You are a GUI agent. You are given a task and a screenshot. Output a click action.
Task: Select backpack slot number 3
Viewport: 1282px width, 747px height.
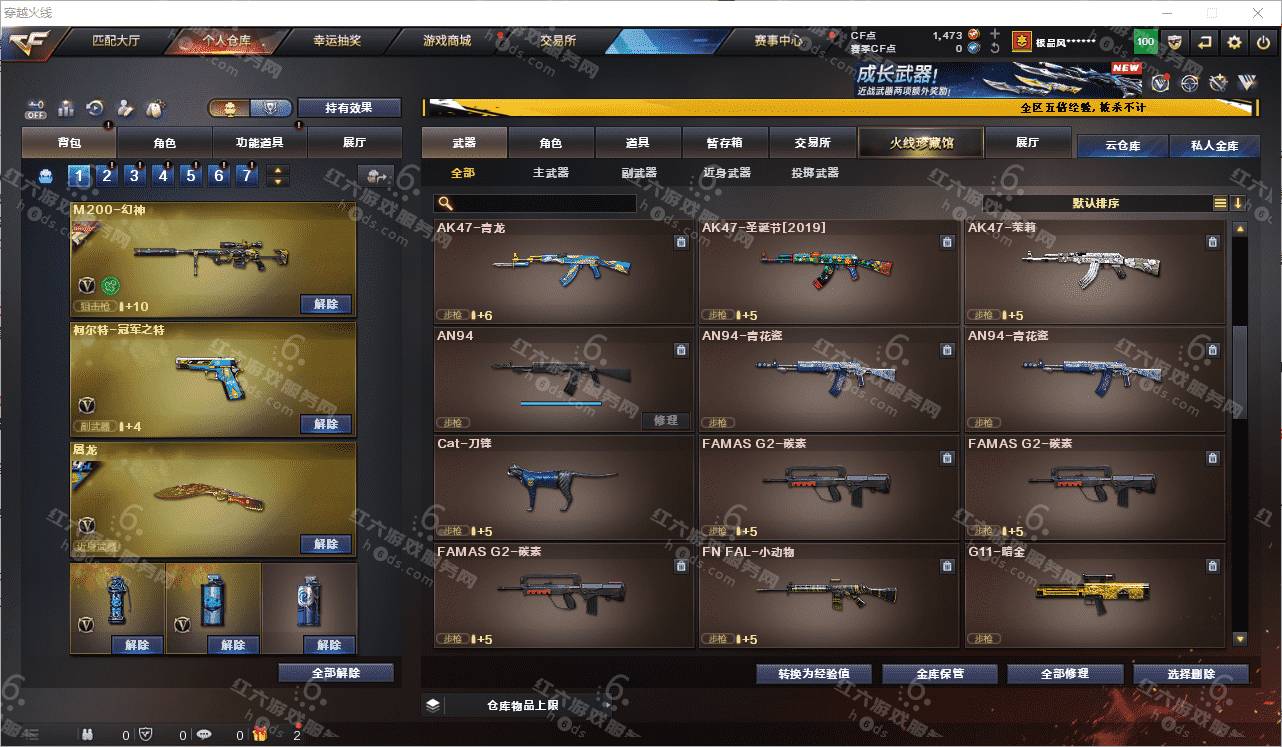(x=134, y=176)
